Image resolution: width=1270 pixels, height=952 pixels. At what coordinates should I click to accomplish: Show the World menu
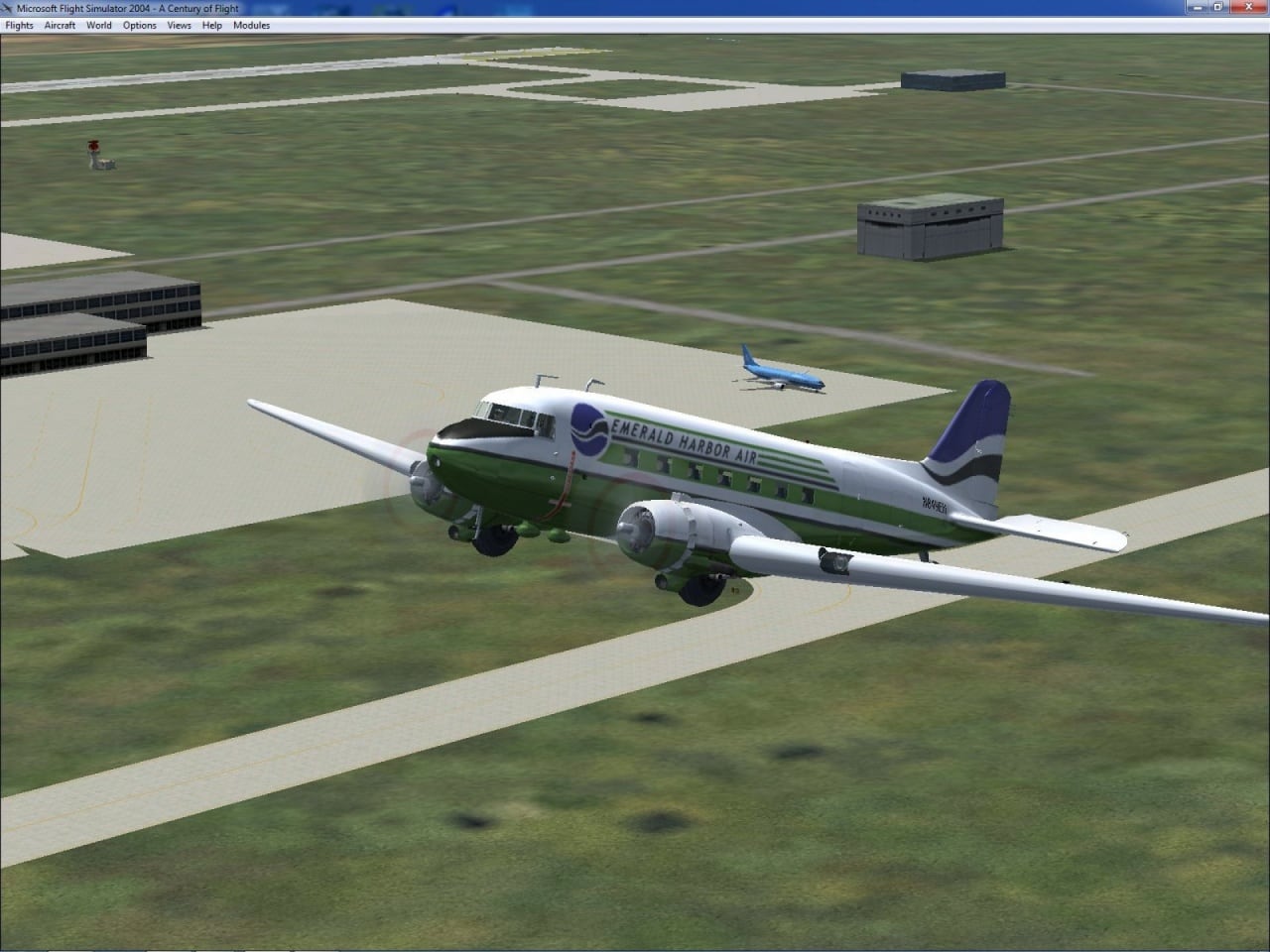pos(99,25)
